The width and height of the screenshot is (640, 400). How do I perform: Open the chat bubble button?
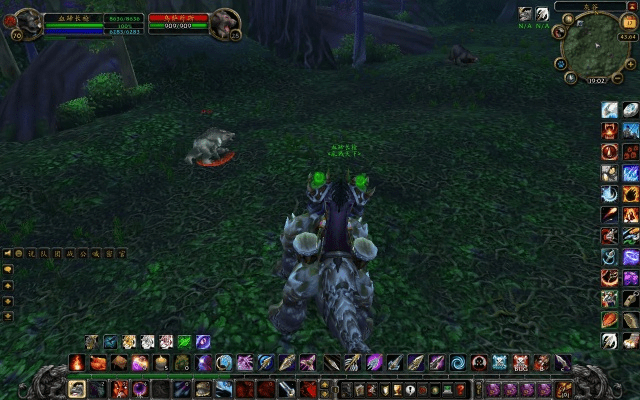pyautogui.click(x=7, y=270)
